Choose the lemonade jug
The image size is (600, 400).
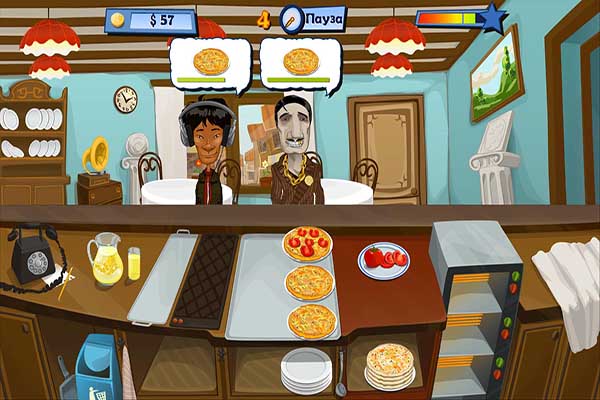pos(105,259)
